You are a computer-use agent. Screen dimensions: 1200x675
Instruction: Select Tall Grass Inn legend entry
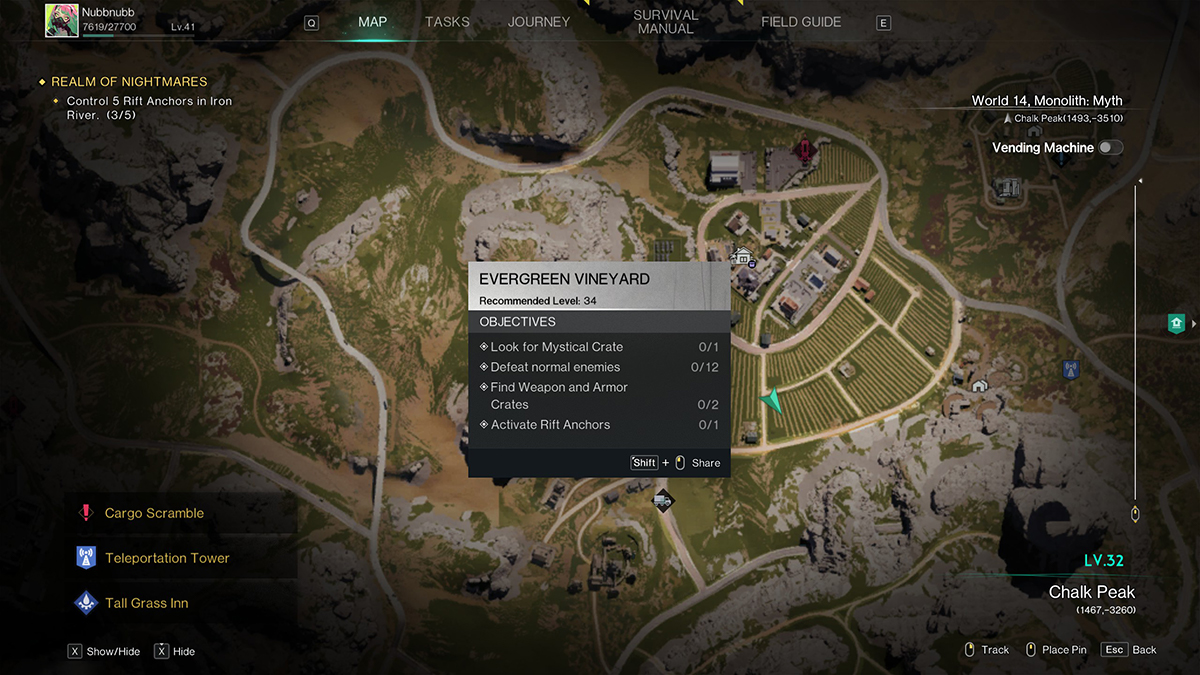146,603
